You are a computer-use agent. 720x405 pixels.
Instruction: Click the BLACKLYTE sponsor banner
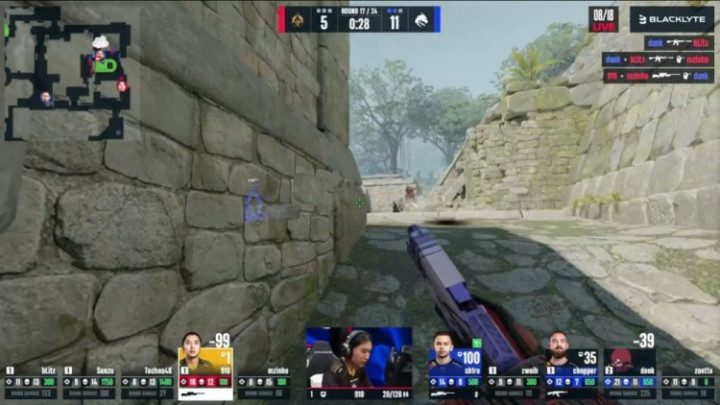point(671,19)
